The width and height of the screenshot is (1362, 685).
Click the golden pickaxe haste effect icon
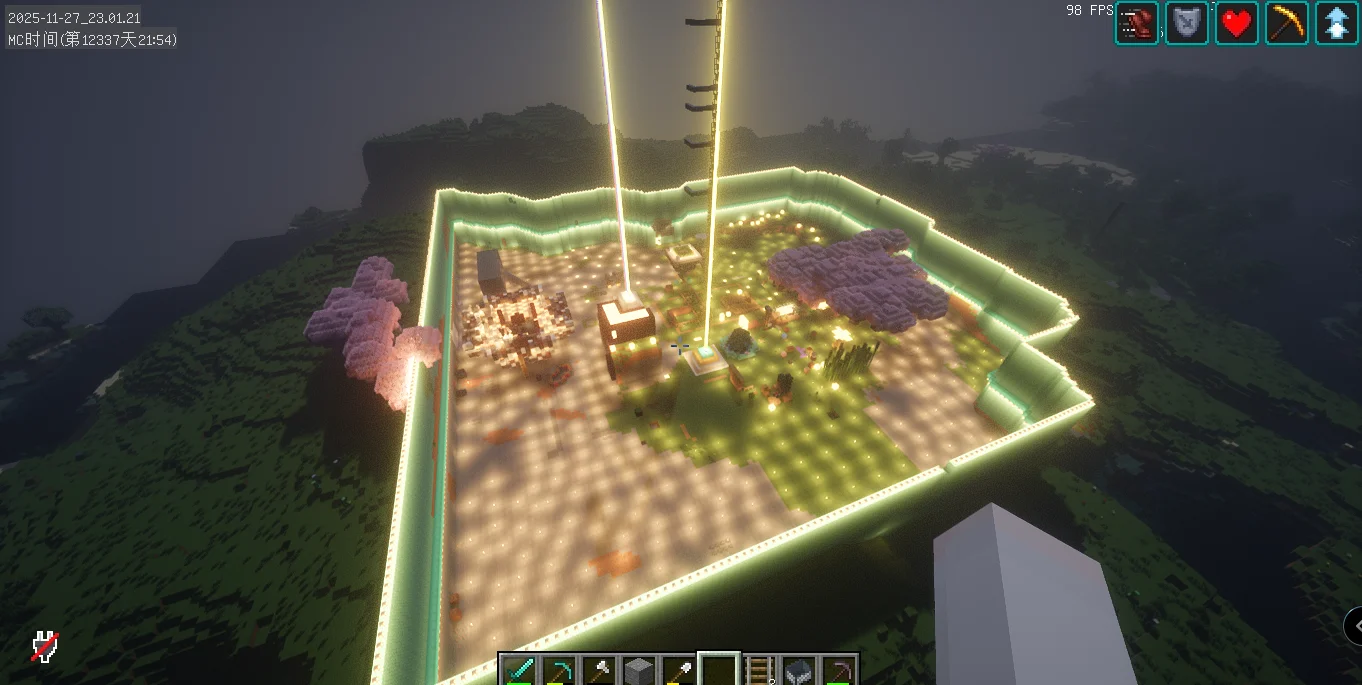pyautogui.click(x=1287, y=23)
